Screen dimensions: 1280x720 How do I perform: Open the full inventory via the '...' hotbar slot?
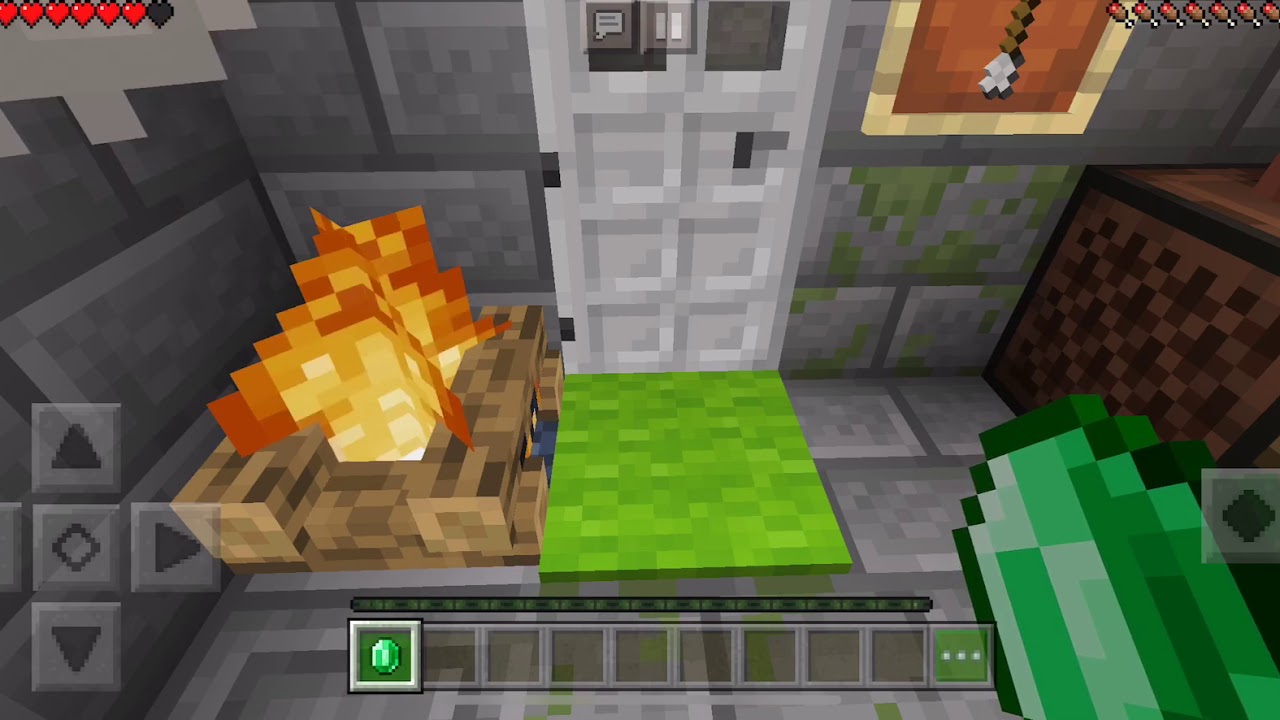click(961, 656)
